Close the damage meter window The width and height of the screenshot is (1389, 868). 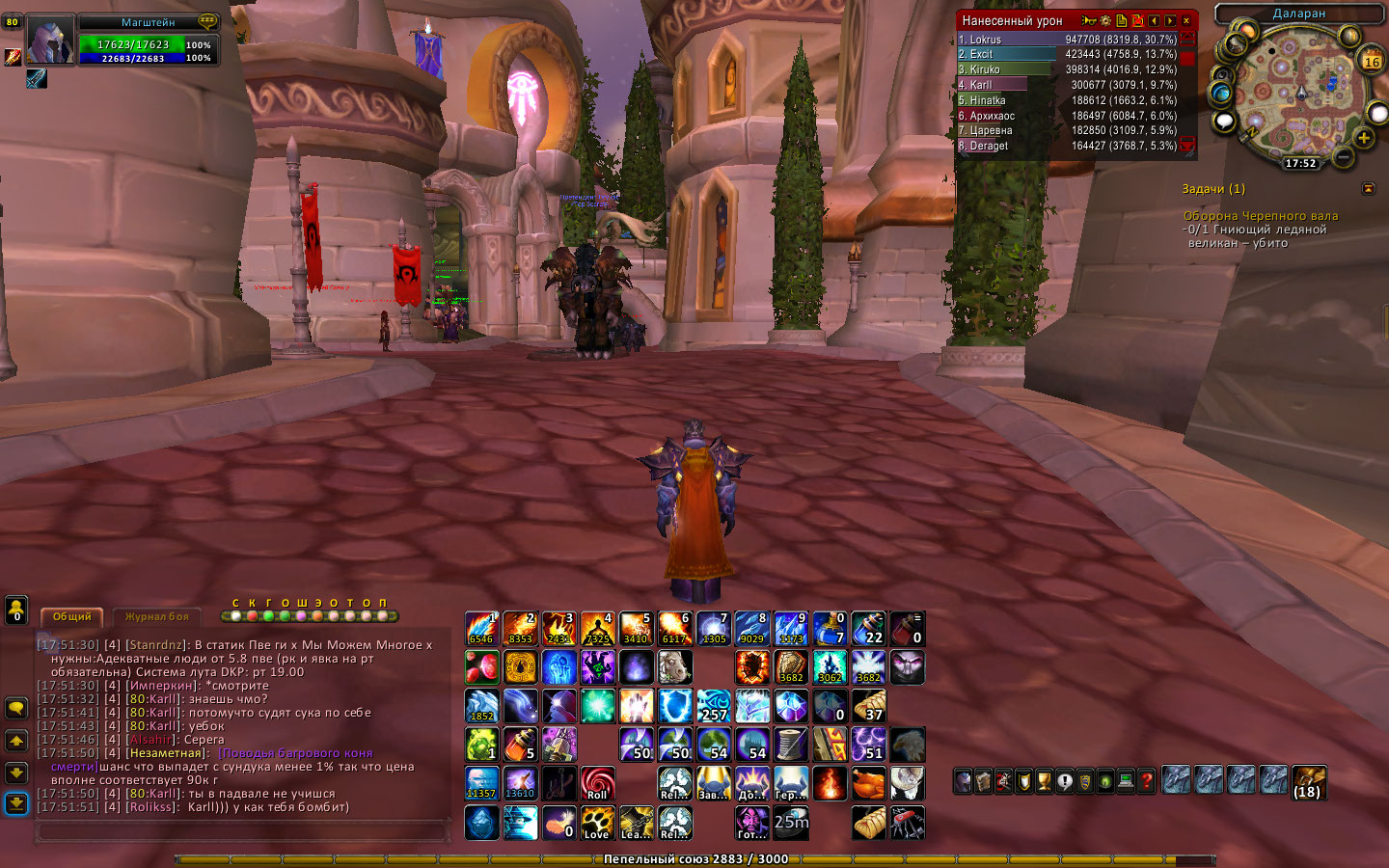(1186, 20)
